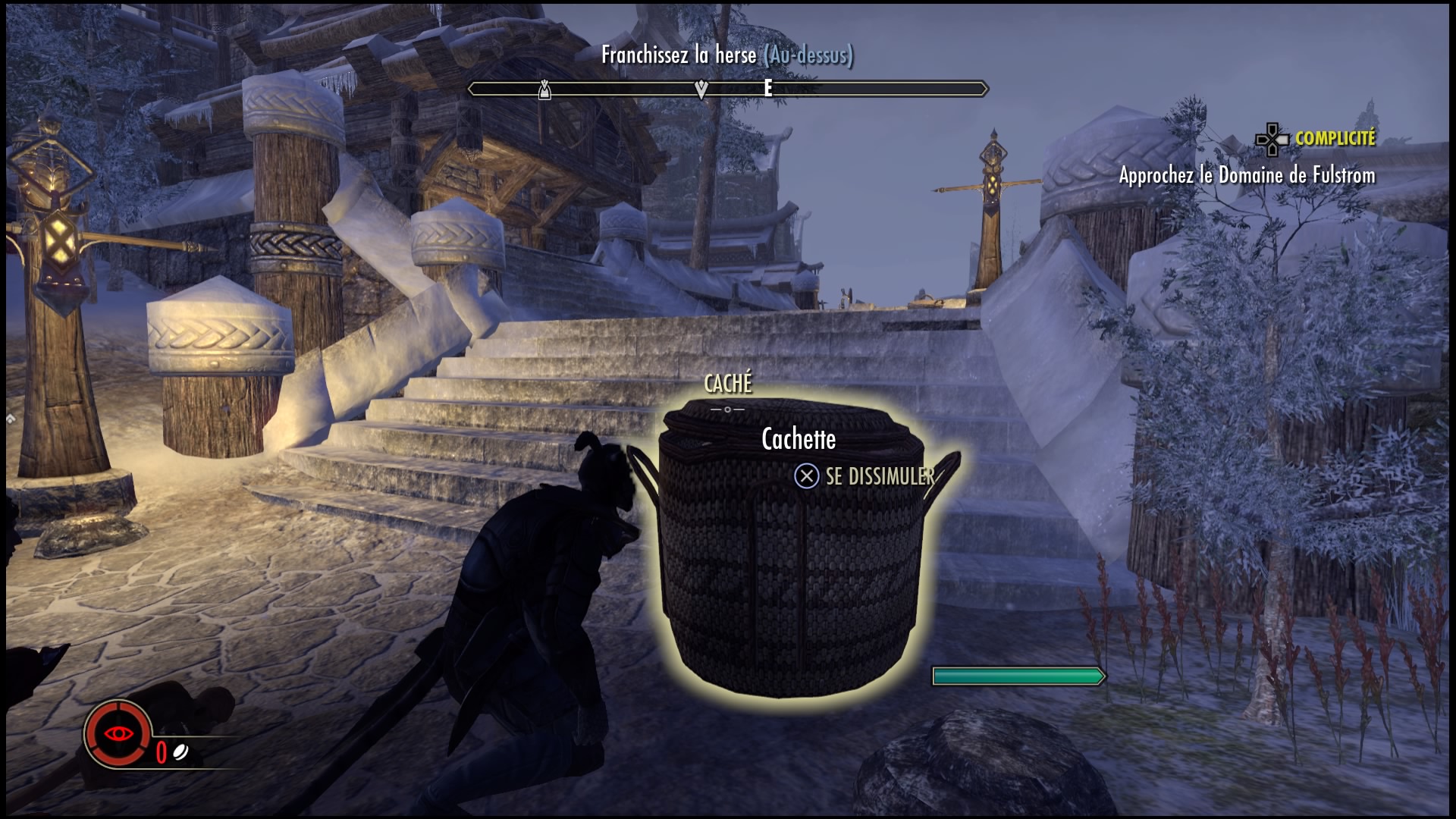Select the door marker on the compass
The width and height of the screenshot is (1456, 819).
click(544, 90)
